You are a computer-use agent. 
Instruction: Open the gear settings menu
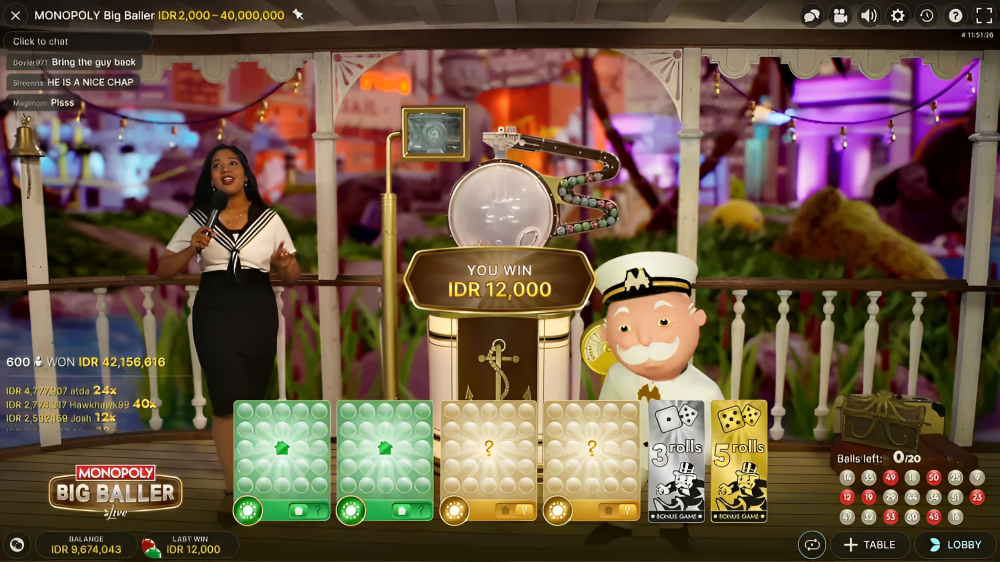(898, 16)
